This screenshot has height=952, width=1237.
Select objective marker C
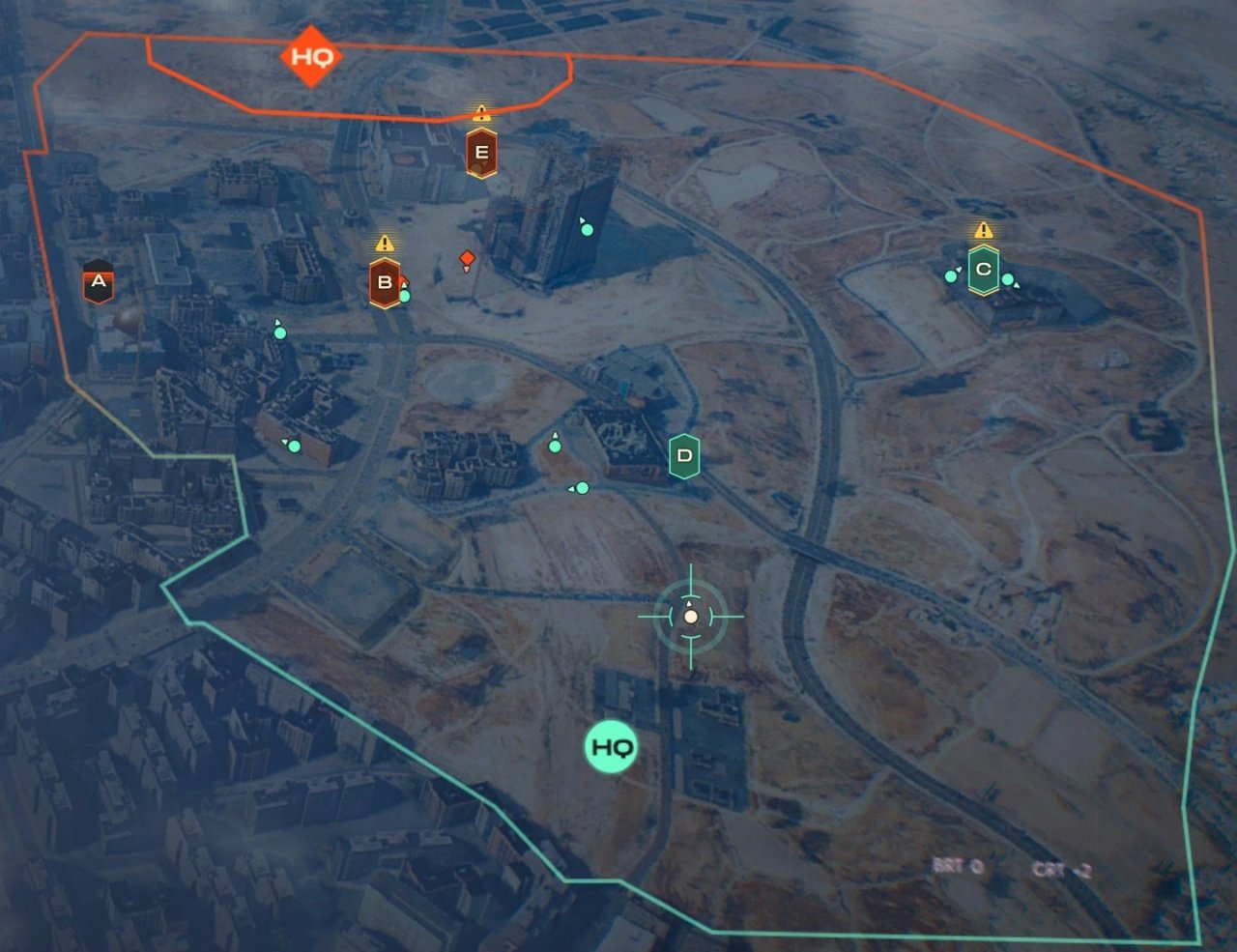pyautogui.click(x=984, y=271)
